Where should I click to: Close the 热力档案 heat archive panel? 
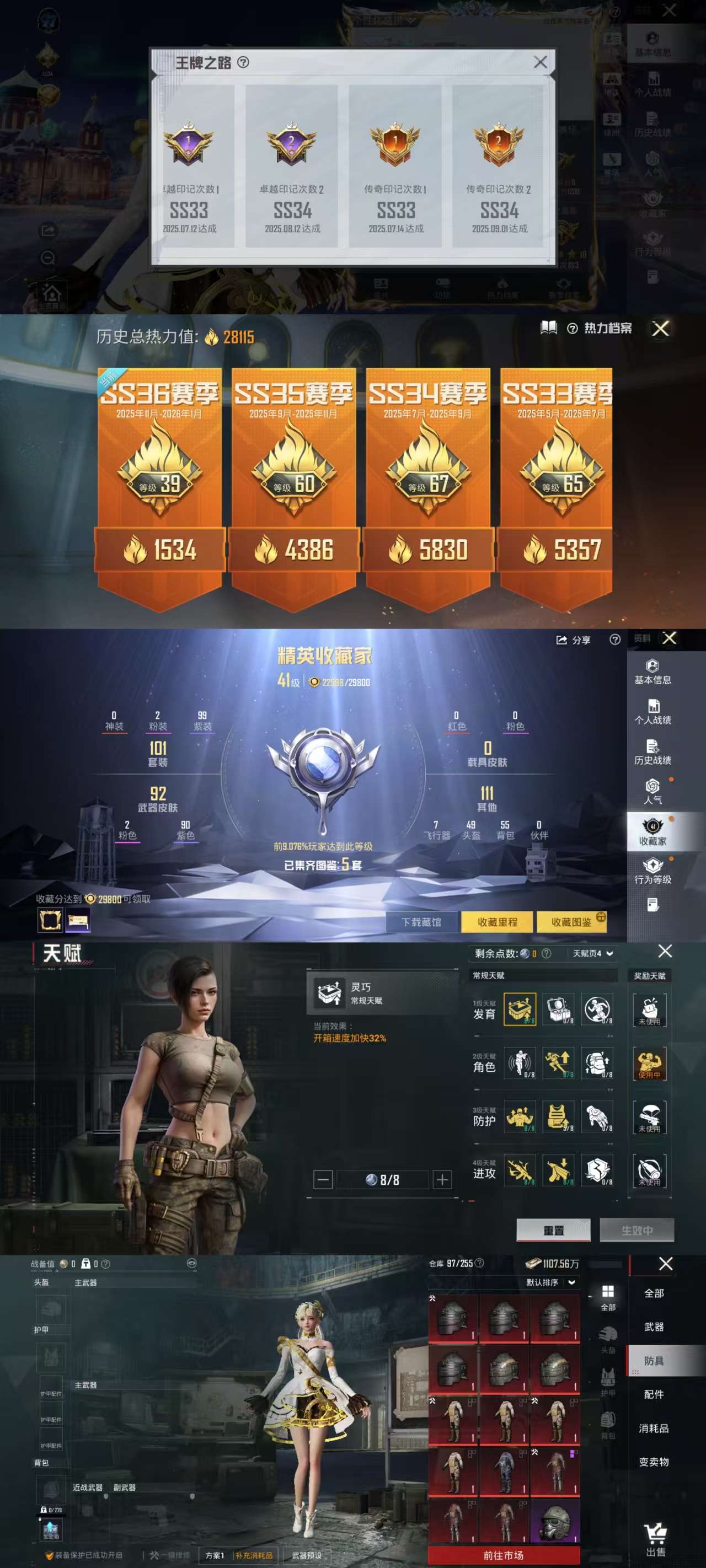[x=660, y=329]
